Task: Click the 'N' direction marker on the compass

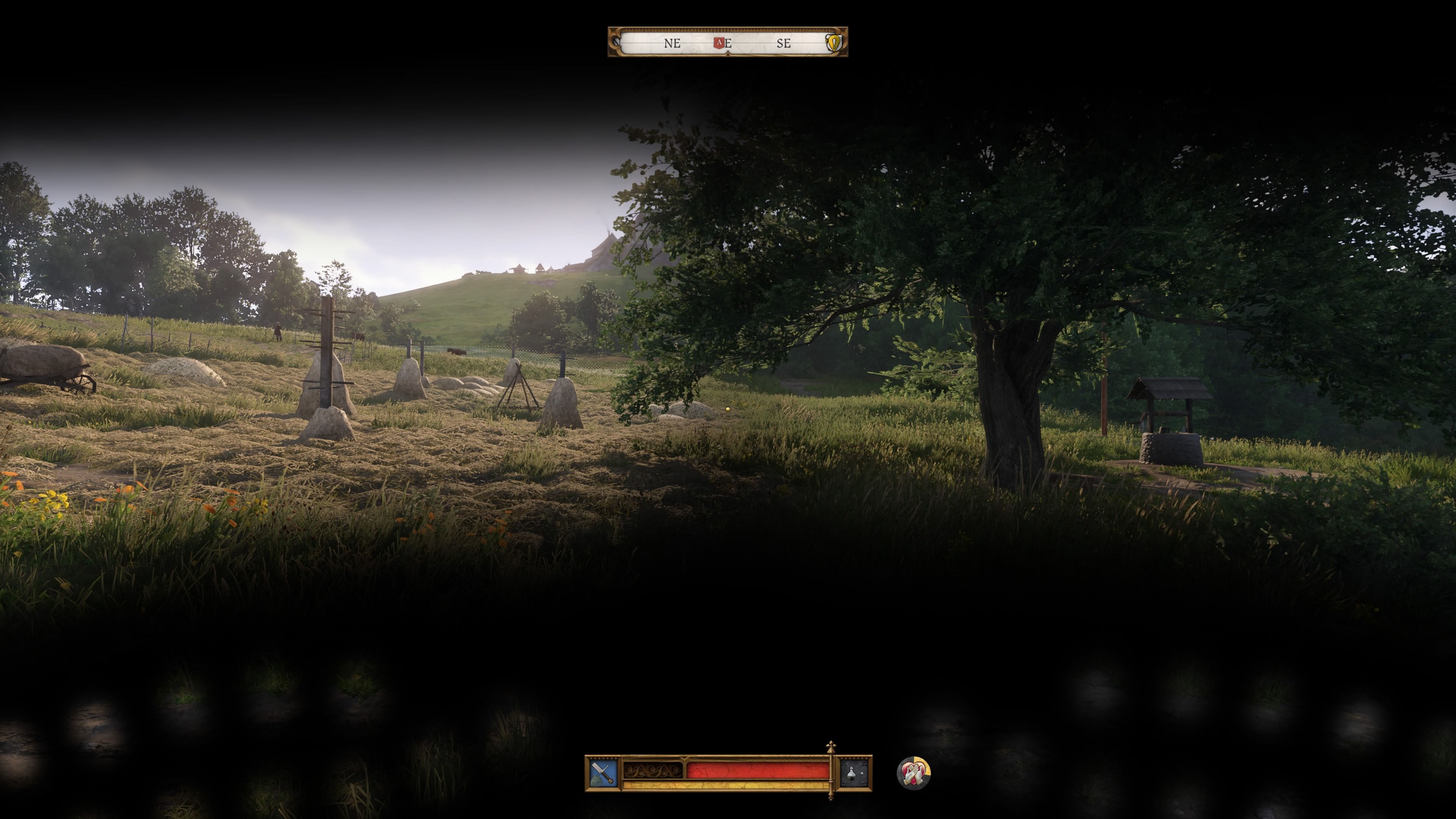Action: click(617, 42)
